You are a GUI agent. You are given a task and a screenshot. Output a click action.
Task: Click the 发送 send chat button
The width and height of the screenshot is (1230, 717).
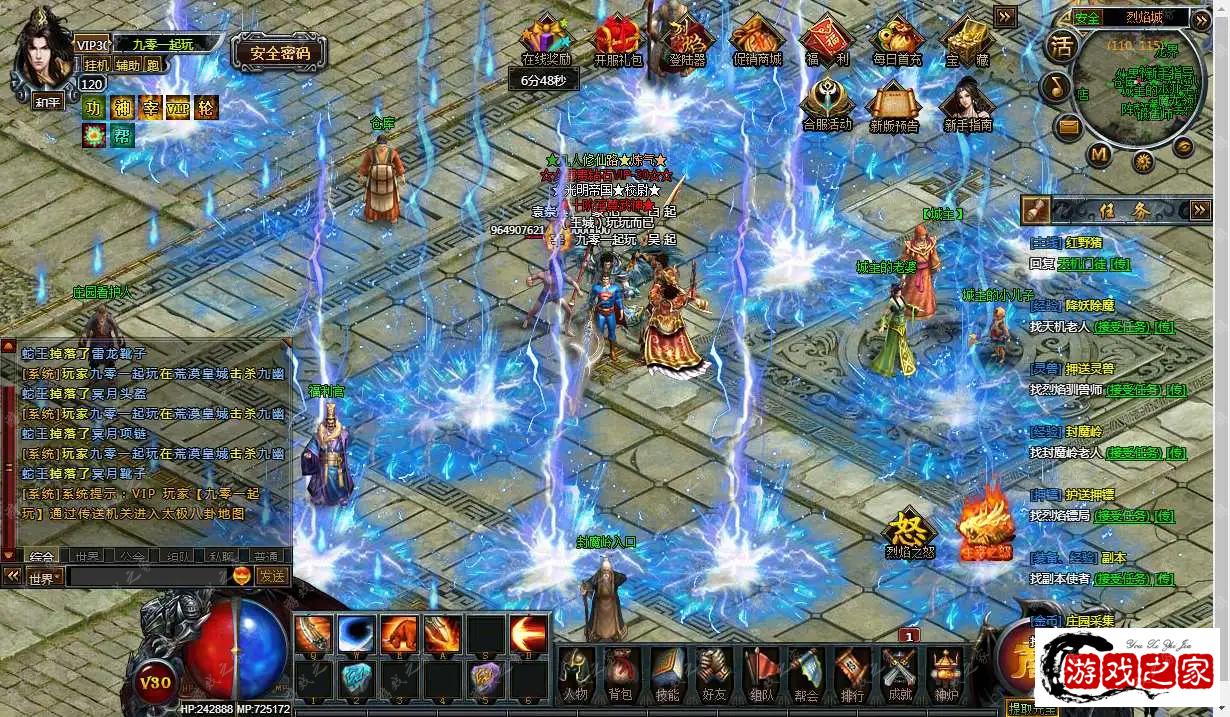272,576
